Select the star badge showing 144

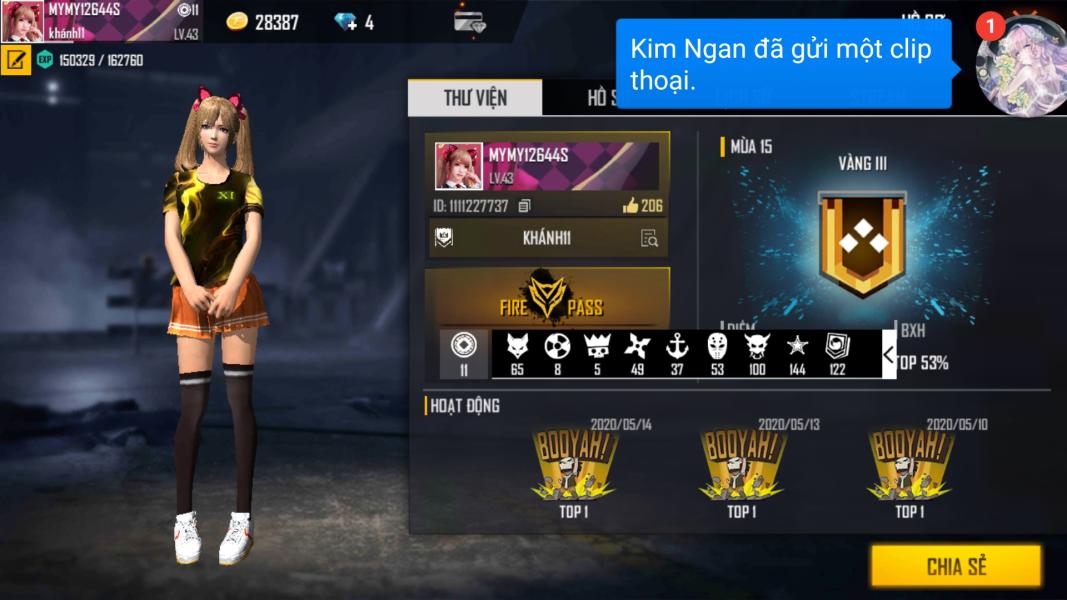point(797,353)
